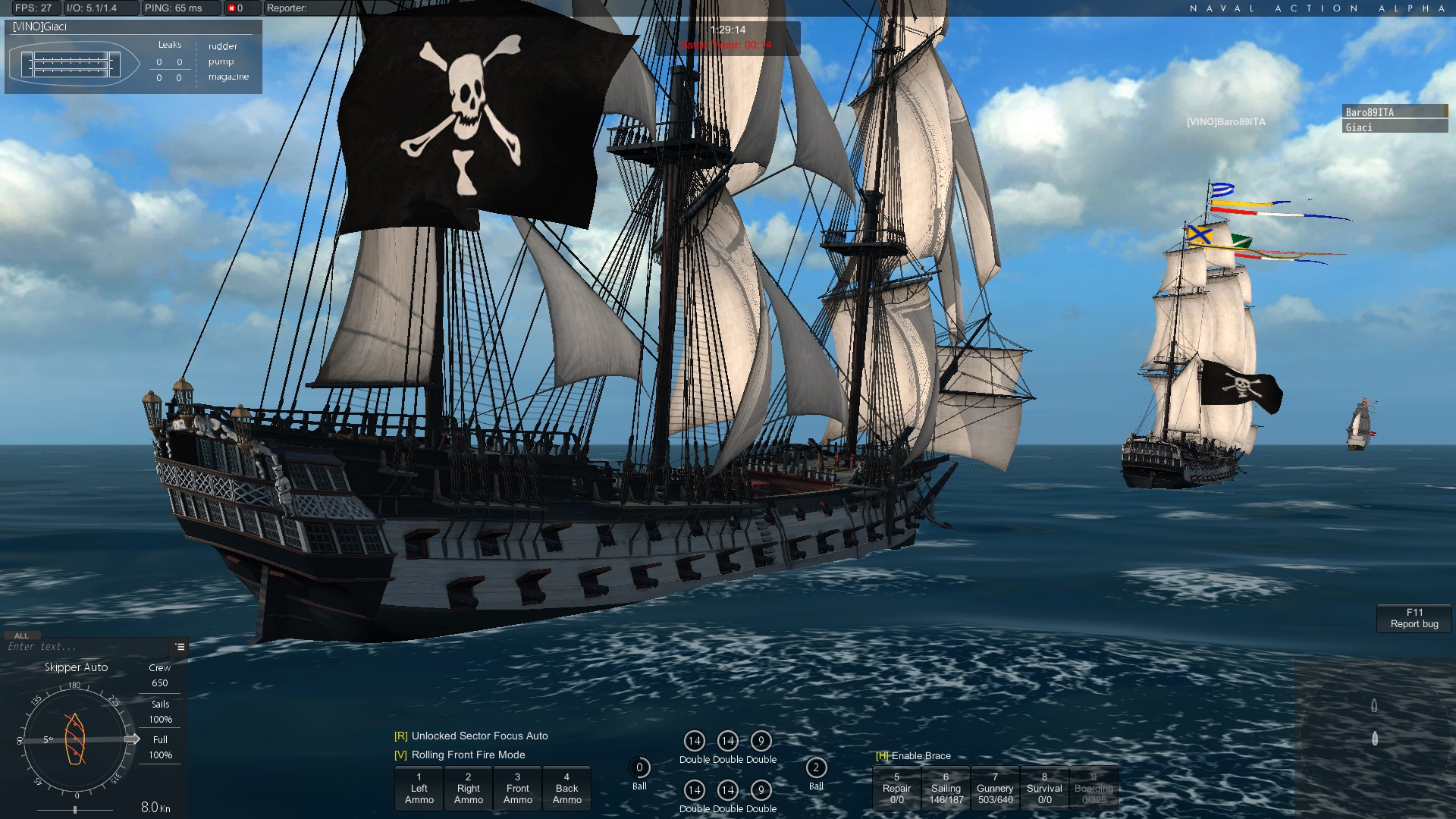Open the chat options hamburger icon
1456x819 pixels.
(x=180, y=648)
